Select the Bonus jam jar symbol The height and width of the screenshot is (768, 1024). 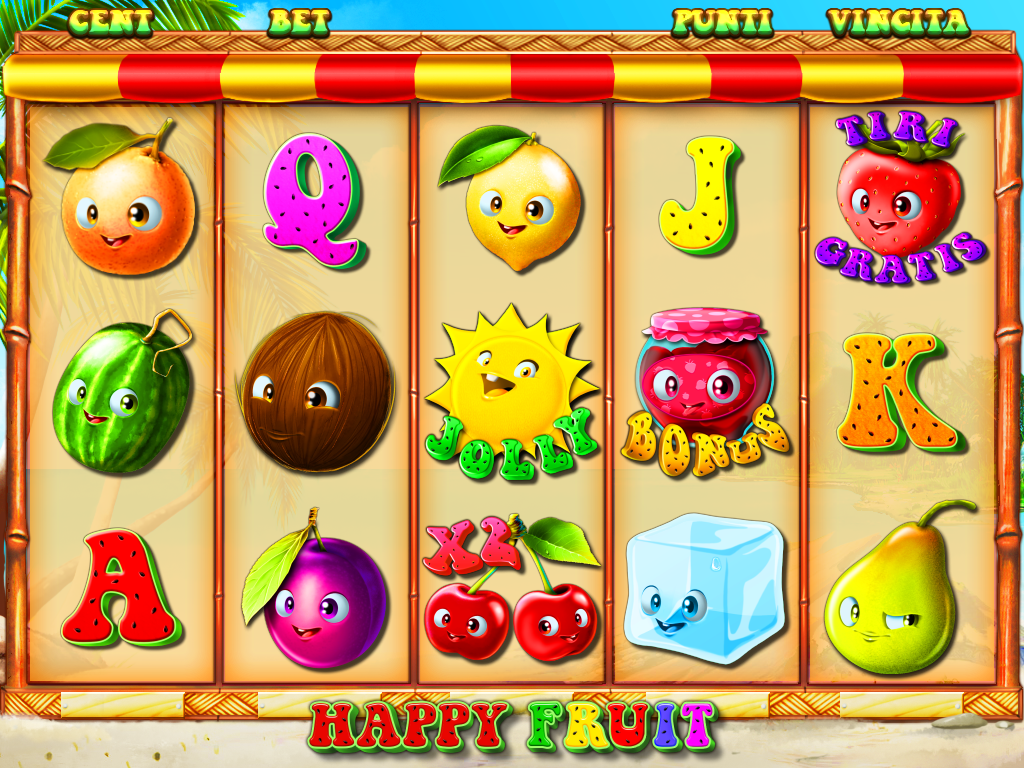point(705,392)
